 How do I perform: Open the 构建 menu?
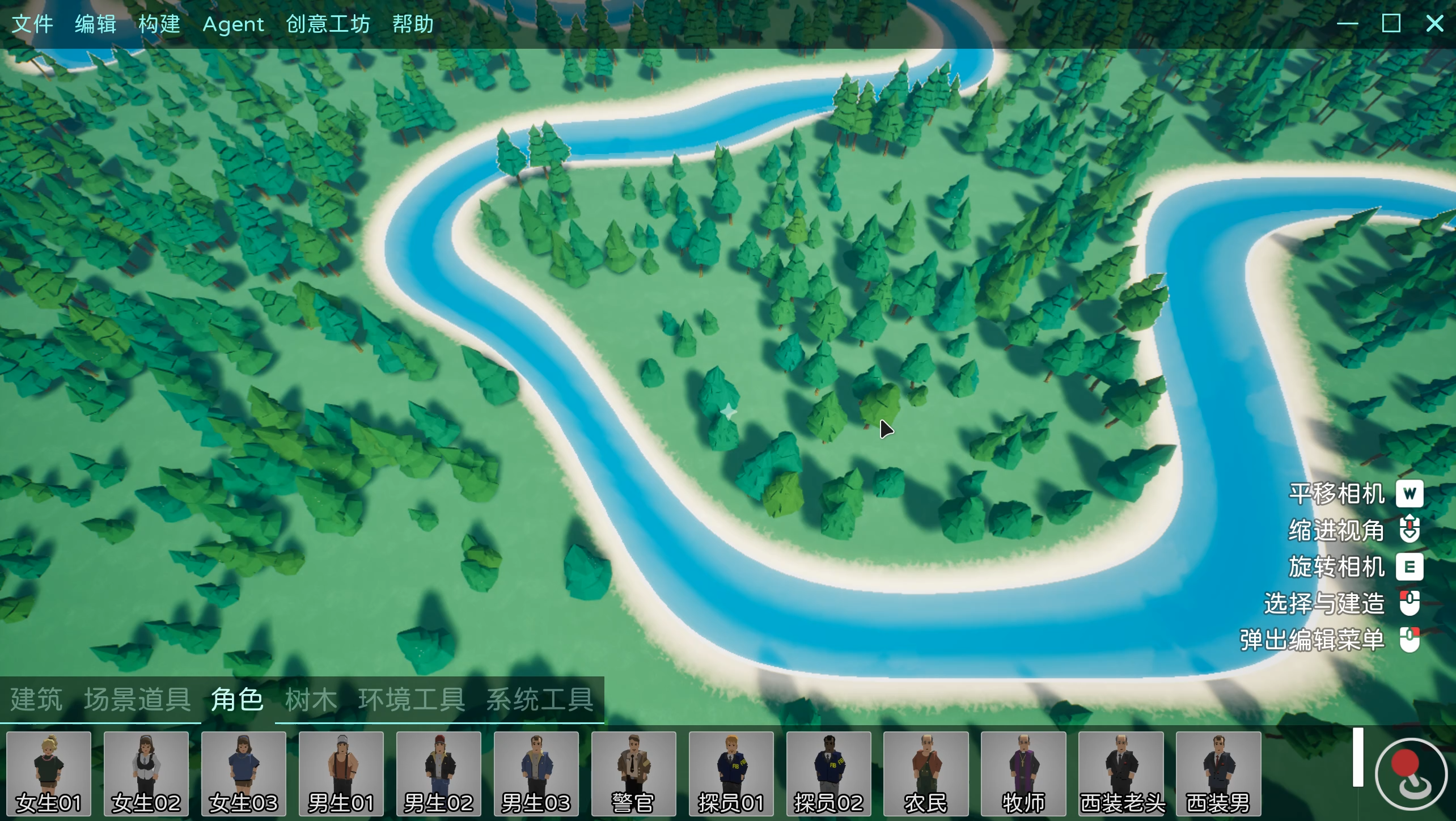point(159,24)
